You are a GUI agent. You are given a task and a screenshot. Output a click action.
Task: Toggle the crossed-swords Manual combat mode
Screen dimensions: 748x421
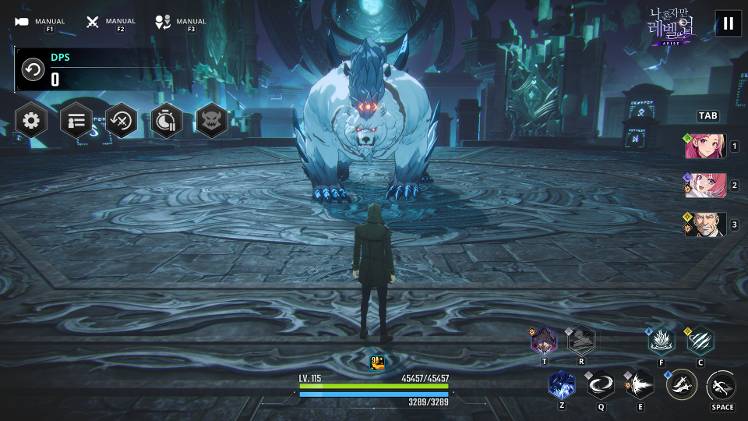tap(93, 21)
